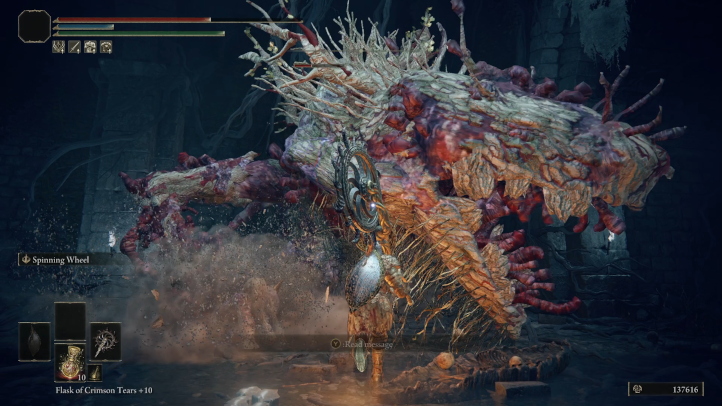722x406 pixels.
Task: Select the Flask of Crimson Tears slot
Action: point(69,360)
